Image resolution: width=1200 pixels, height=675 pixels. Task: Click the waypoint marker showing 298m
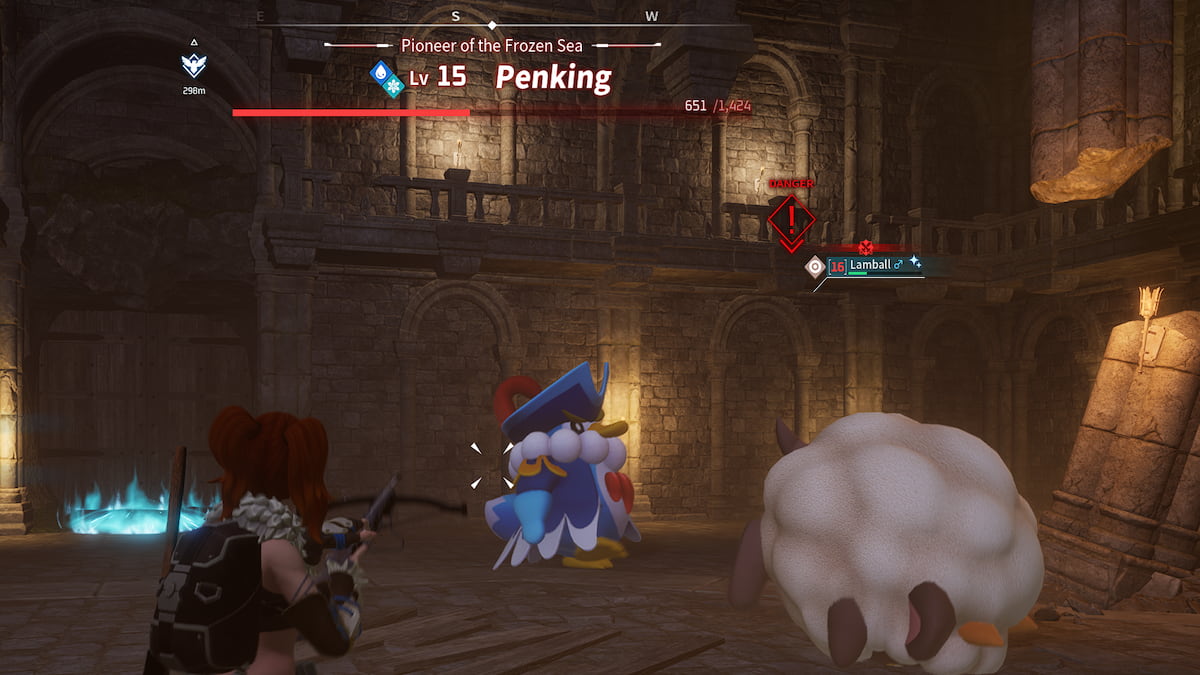(193, 65)
